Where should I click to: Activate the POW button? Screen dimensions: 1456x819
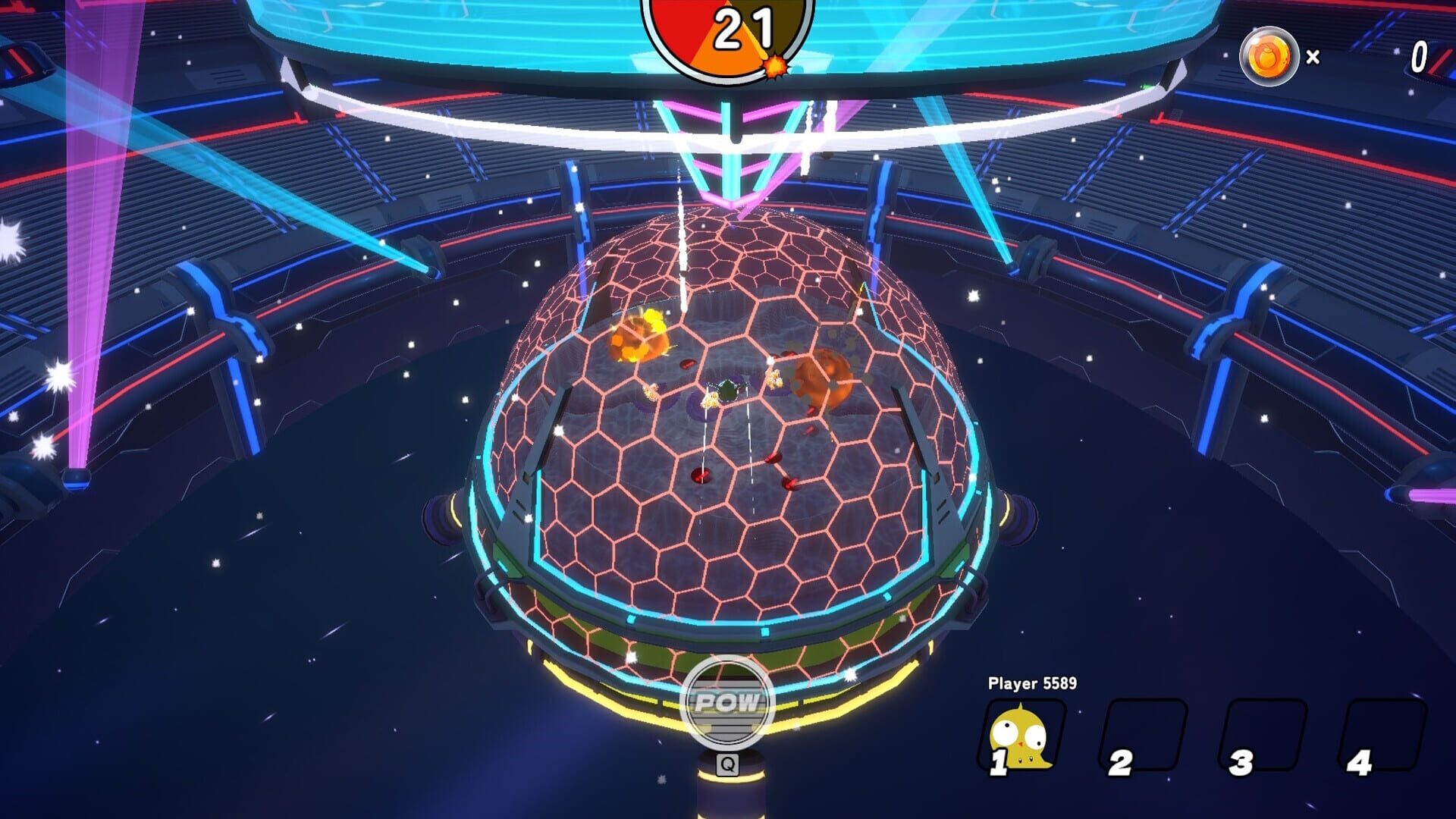(730, 701)
